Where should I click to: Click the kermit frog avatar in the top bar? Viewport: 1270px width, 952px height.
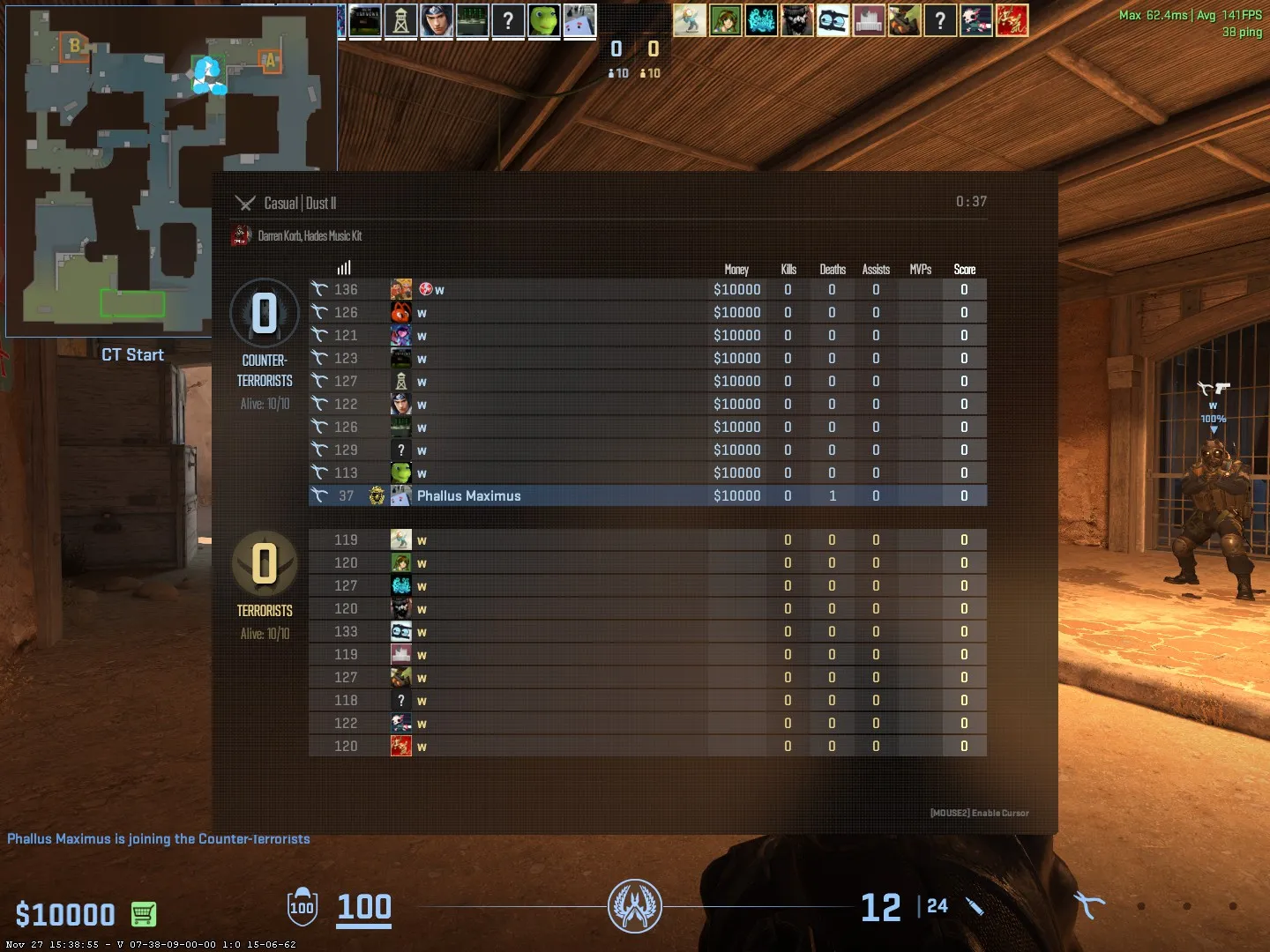pyautogui.click(x=544, y=20)
